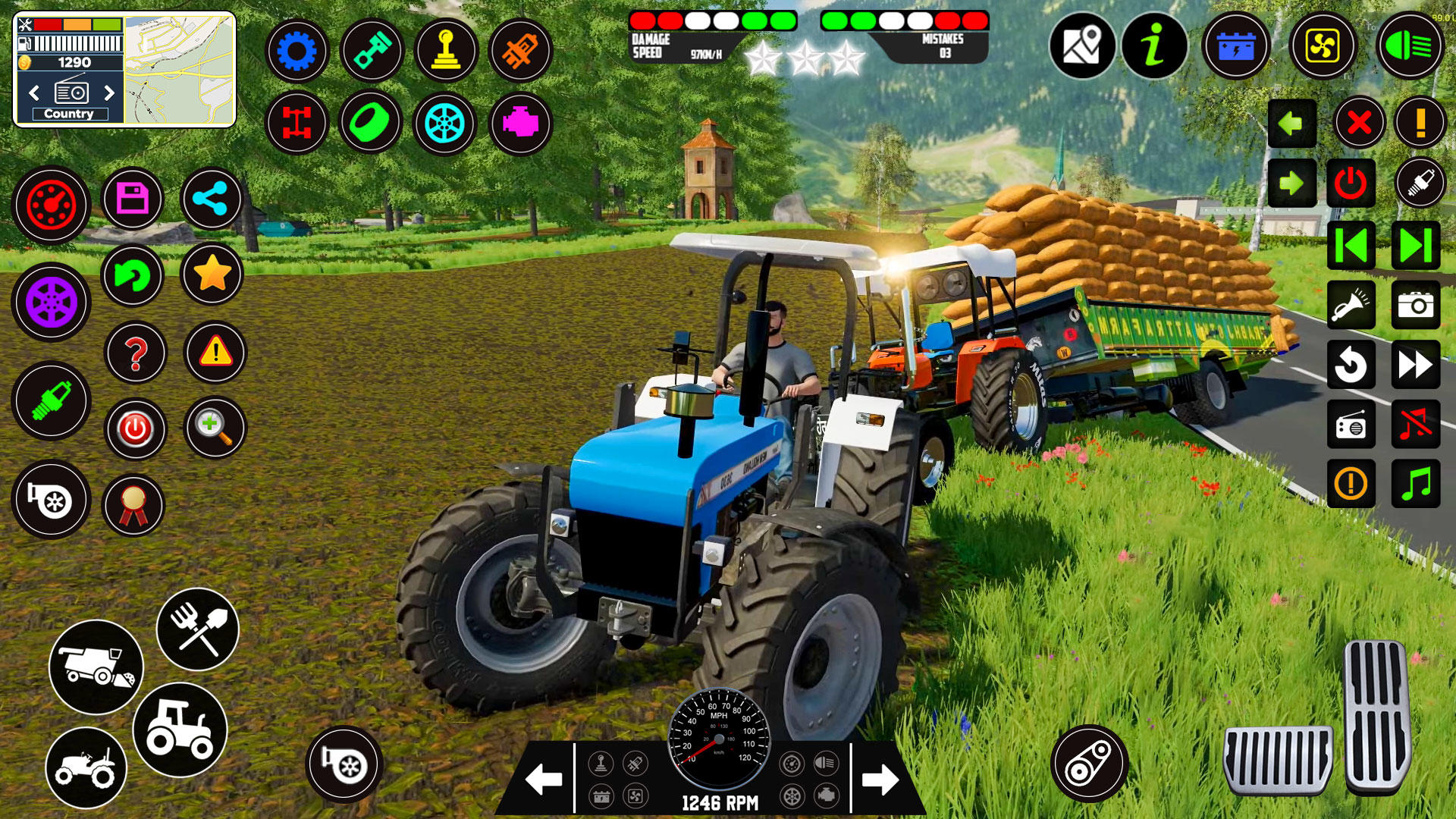
Task: Go back to the previous radio station
Action: click(33, 93)
